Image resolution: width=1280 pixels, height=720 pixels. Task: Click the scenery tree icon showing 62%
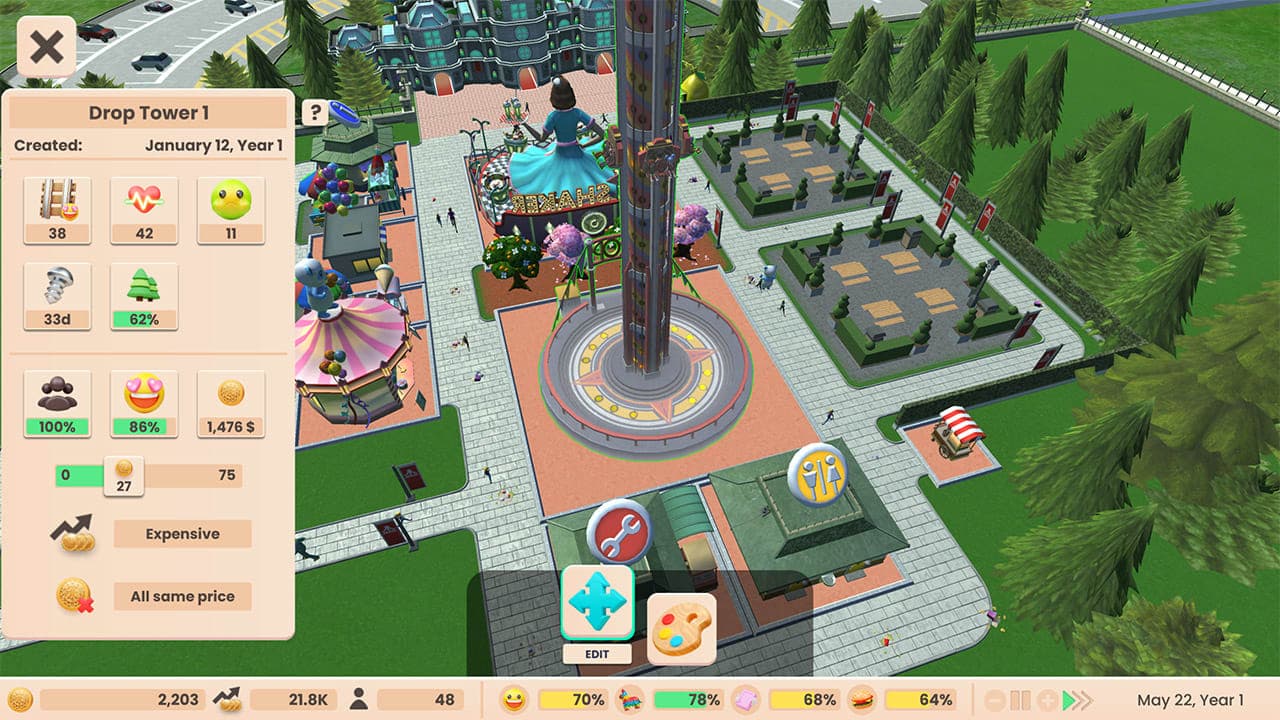coord(144,290)
